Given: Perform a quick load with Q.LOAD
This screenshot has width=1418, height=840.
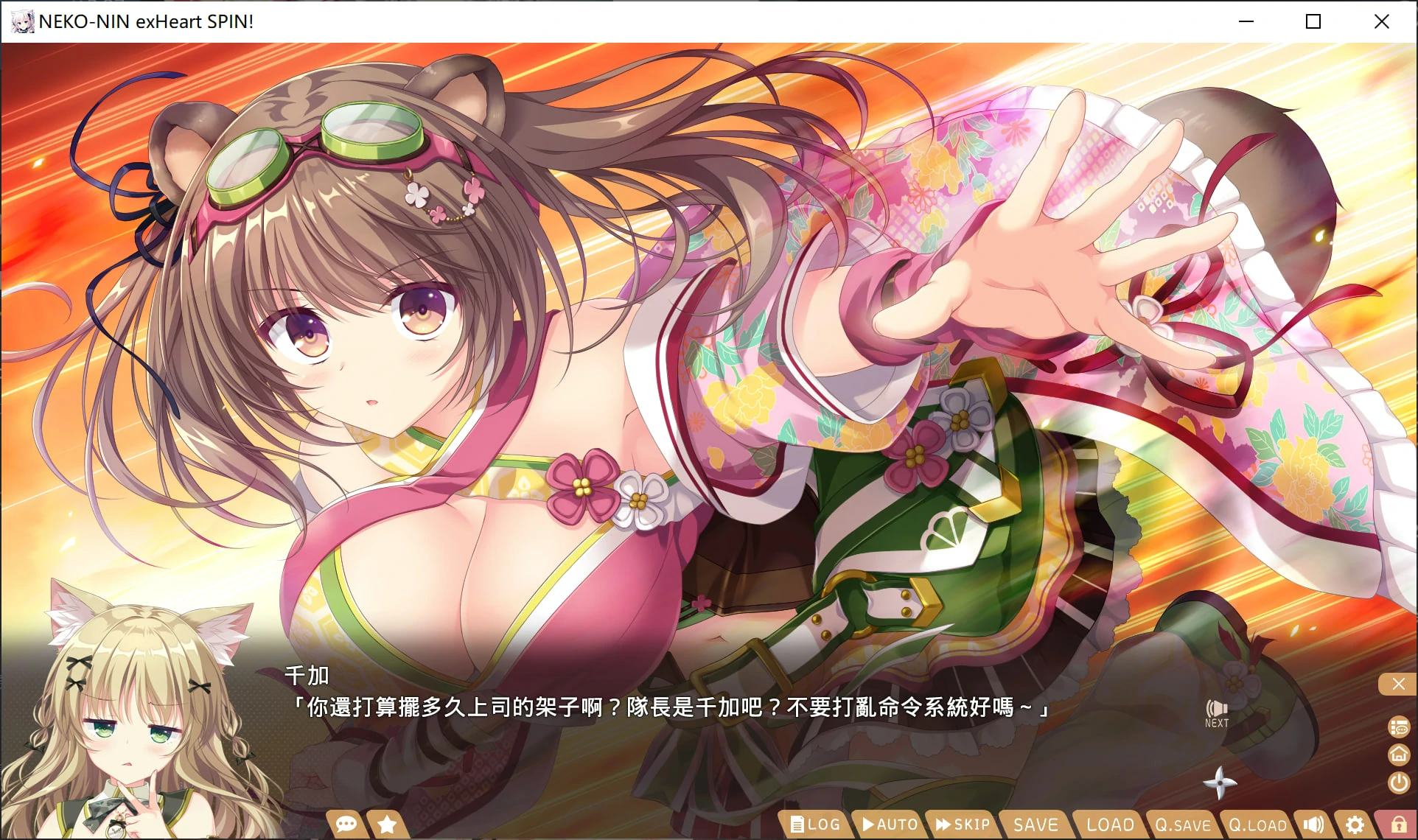Looking at the screenshot, I should (x=1255, y=825).
